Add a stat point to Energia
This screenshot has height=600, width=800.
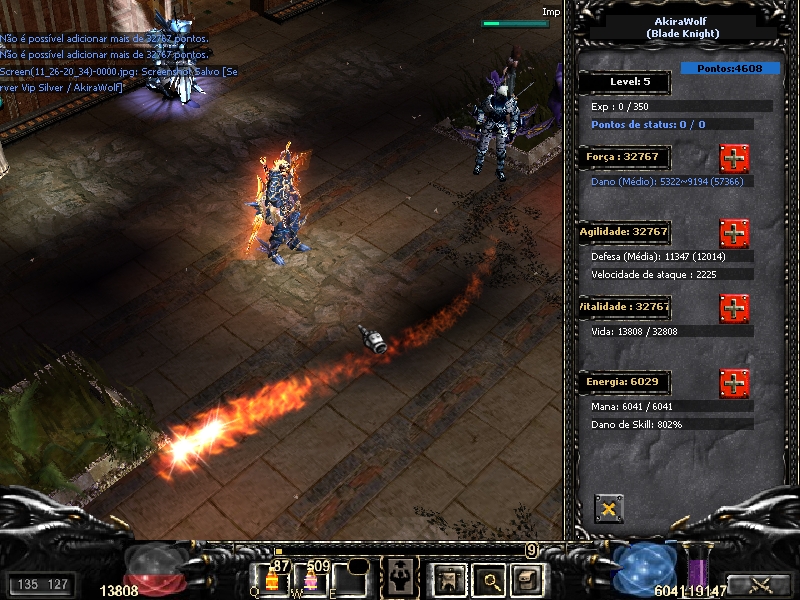point(734,383)
